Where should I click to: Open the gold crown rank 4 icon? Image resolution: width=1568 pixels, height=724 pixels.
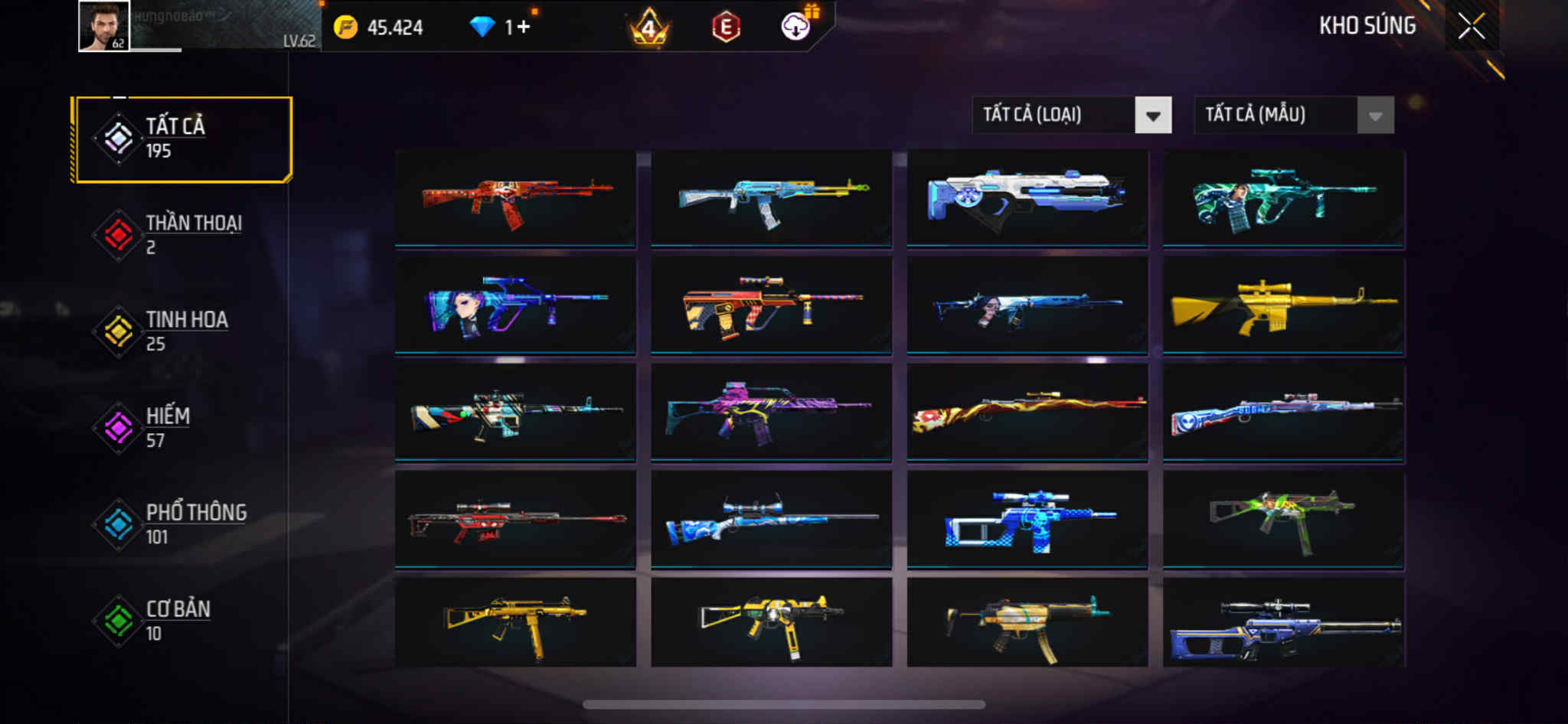click(649, 28)
